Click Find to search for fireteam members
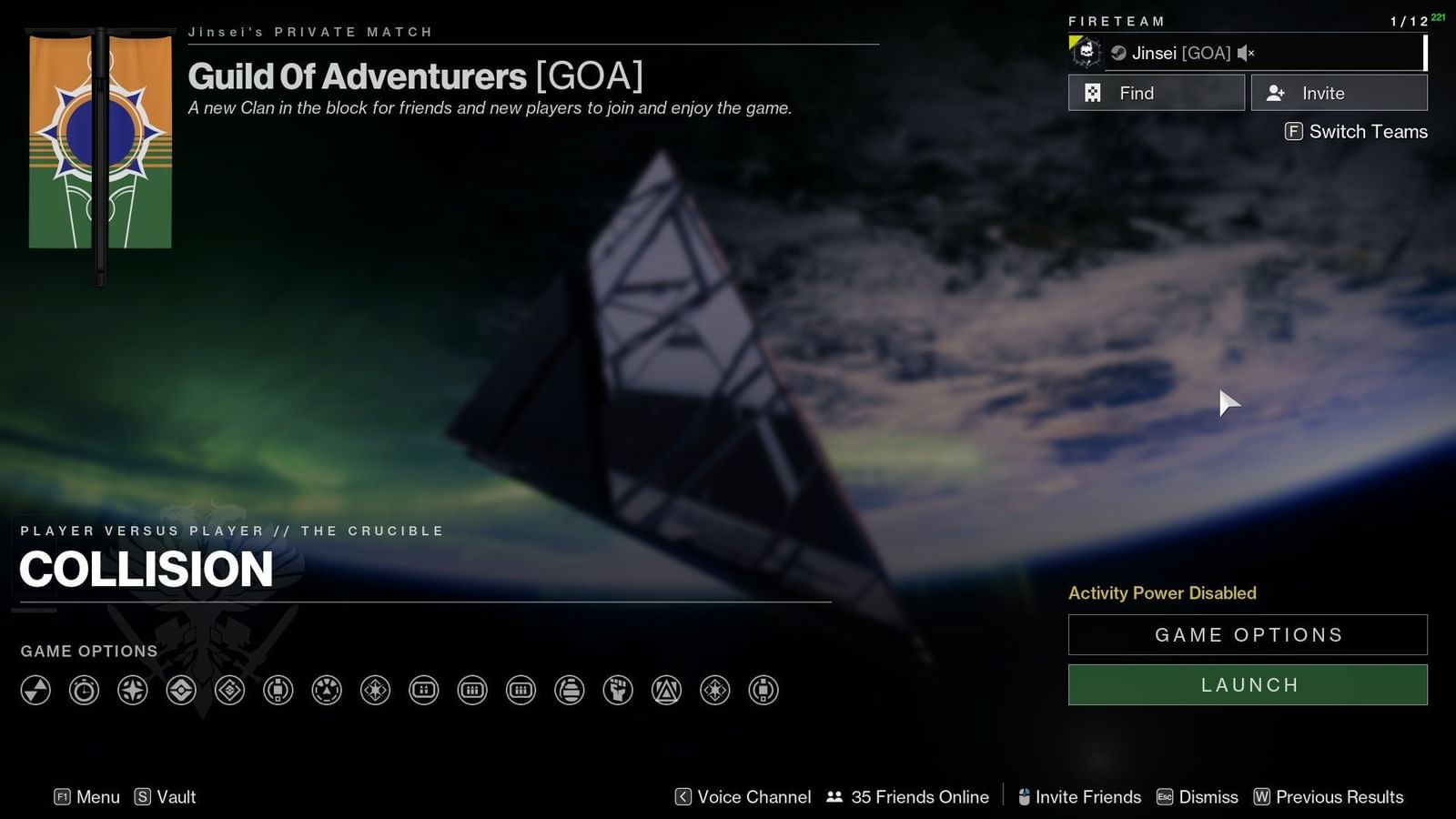The width and height of the screenshot is (1456, 819). [1156, 92]
